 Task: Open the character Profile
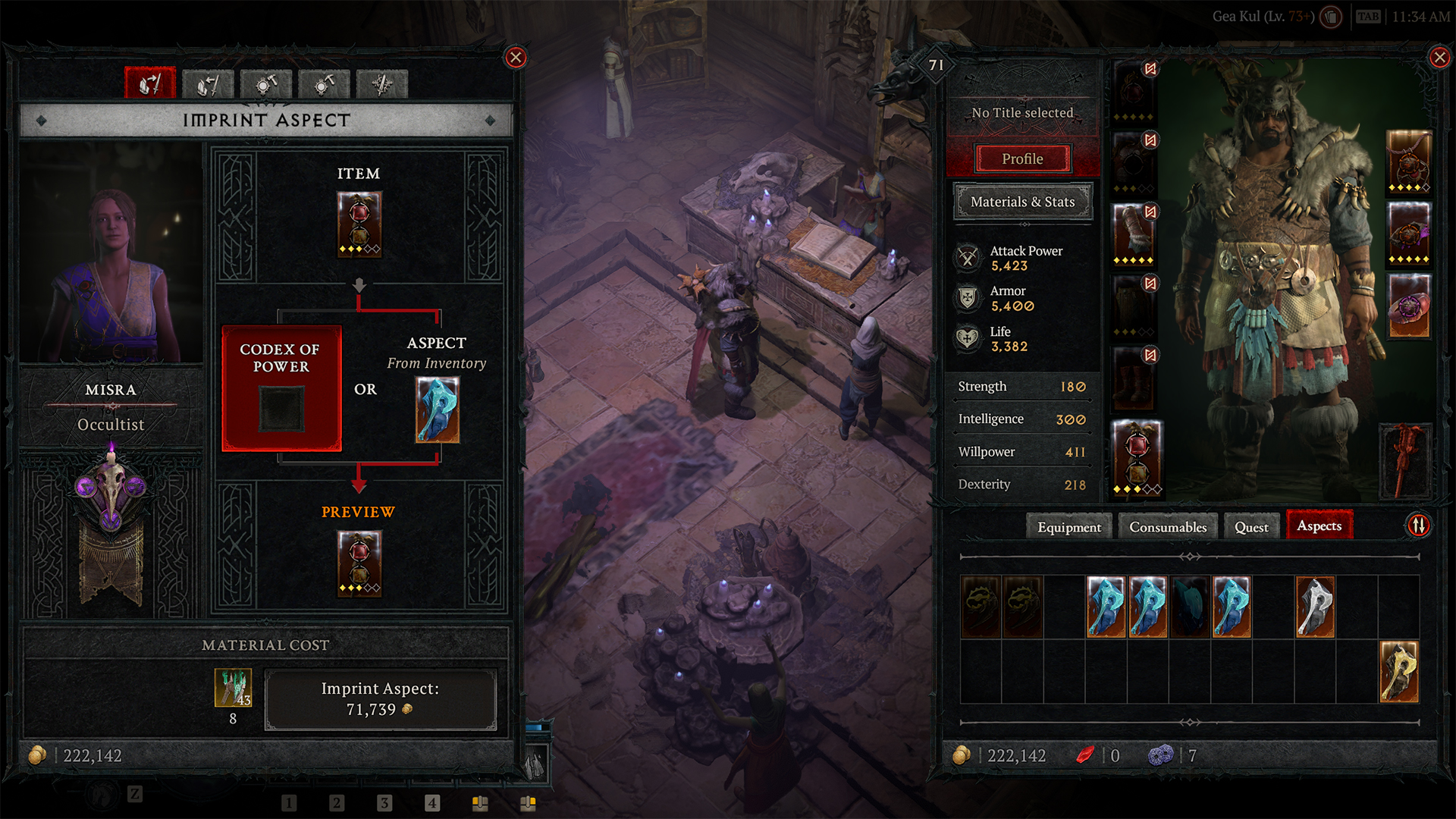click(x=1022, y=158)
